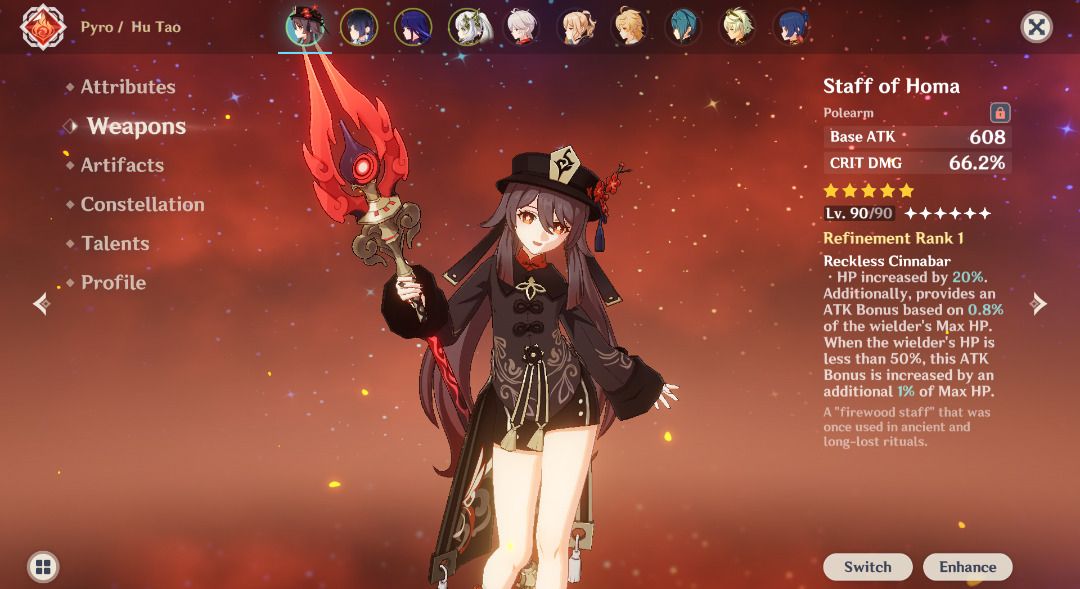The width and height of the screenshot is (1080, 589).
Task: Toggle the weapon lock icon
Action: click(999, 112)
